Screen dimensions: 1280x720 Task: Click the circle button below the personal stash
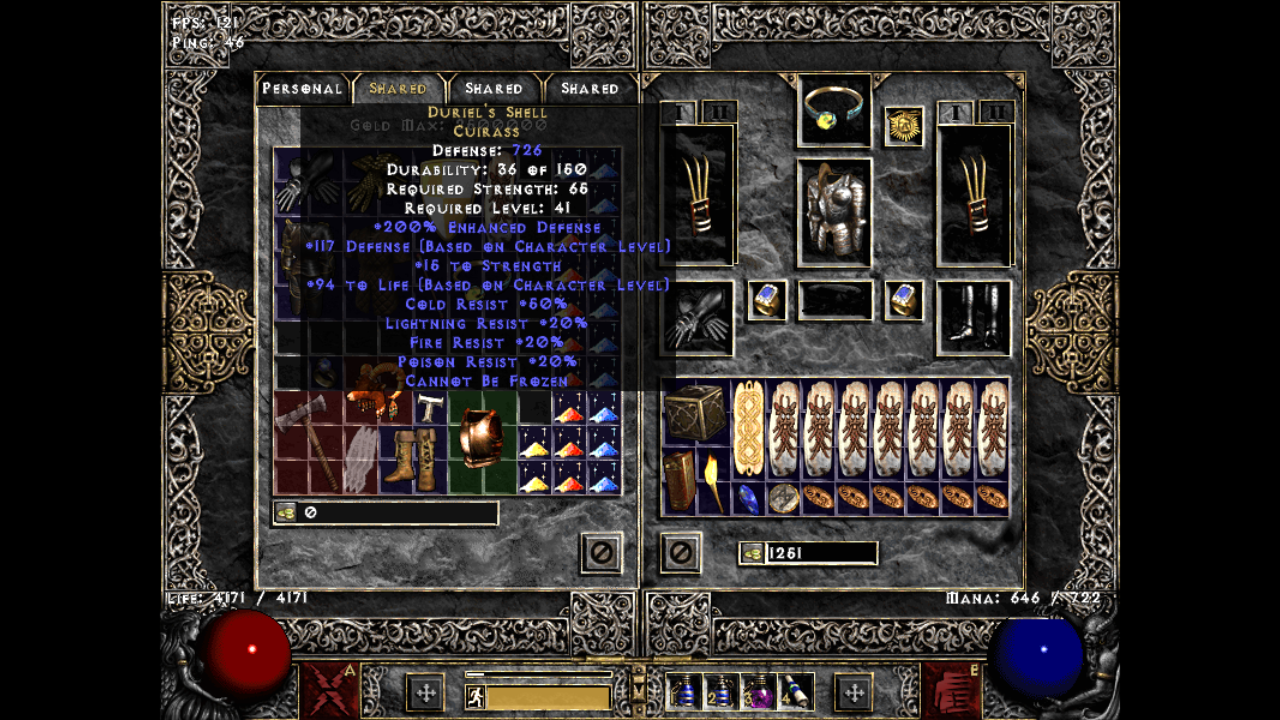click(x=601, y=553)
